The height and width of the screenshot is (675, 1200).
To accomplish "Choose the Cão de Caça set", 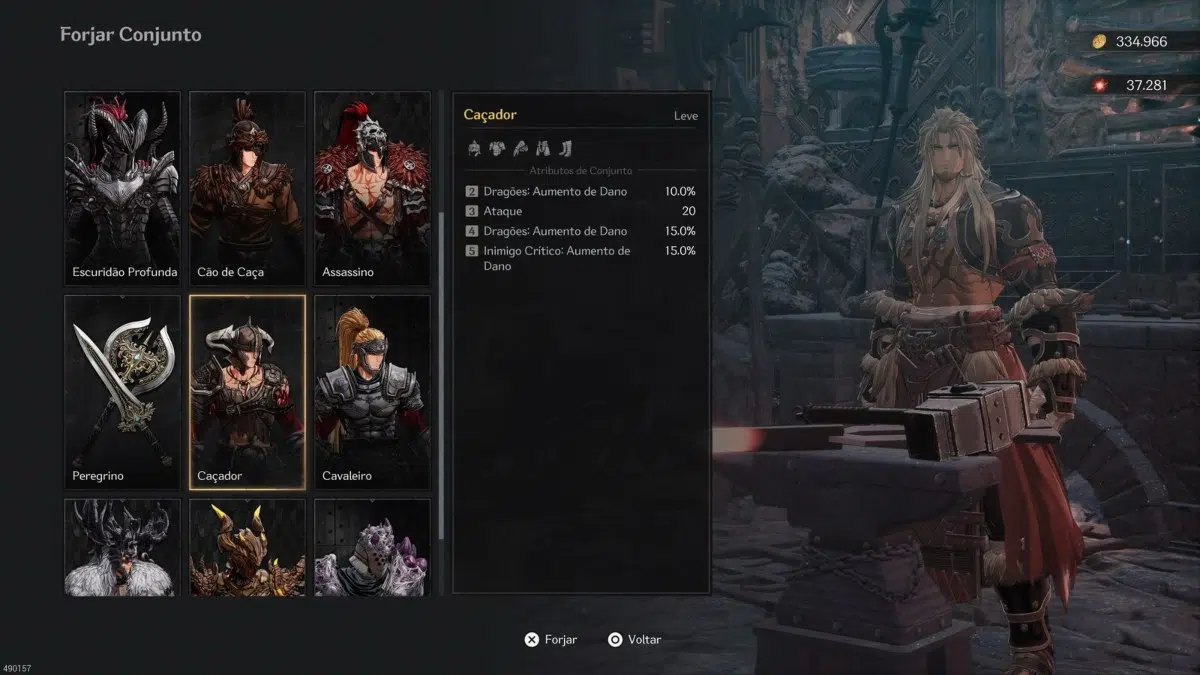I will (247, 188).
